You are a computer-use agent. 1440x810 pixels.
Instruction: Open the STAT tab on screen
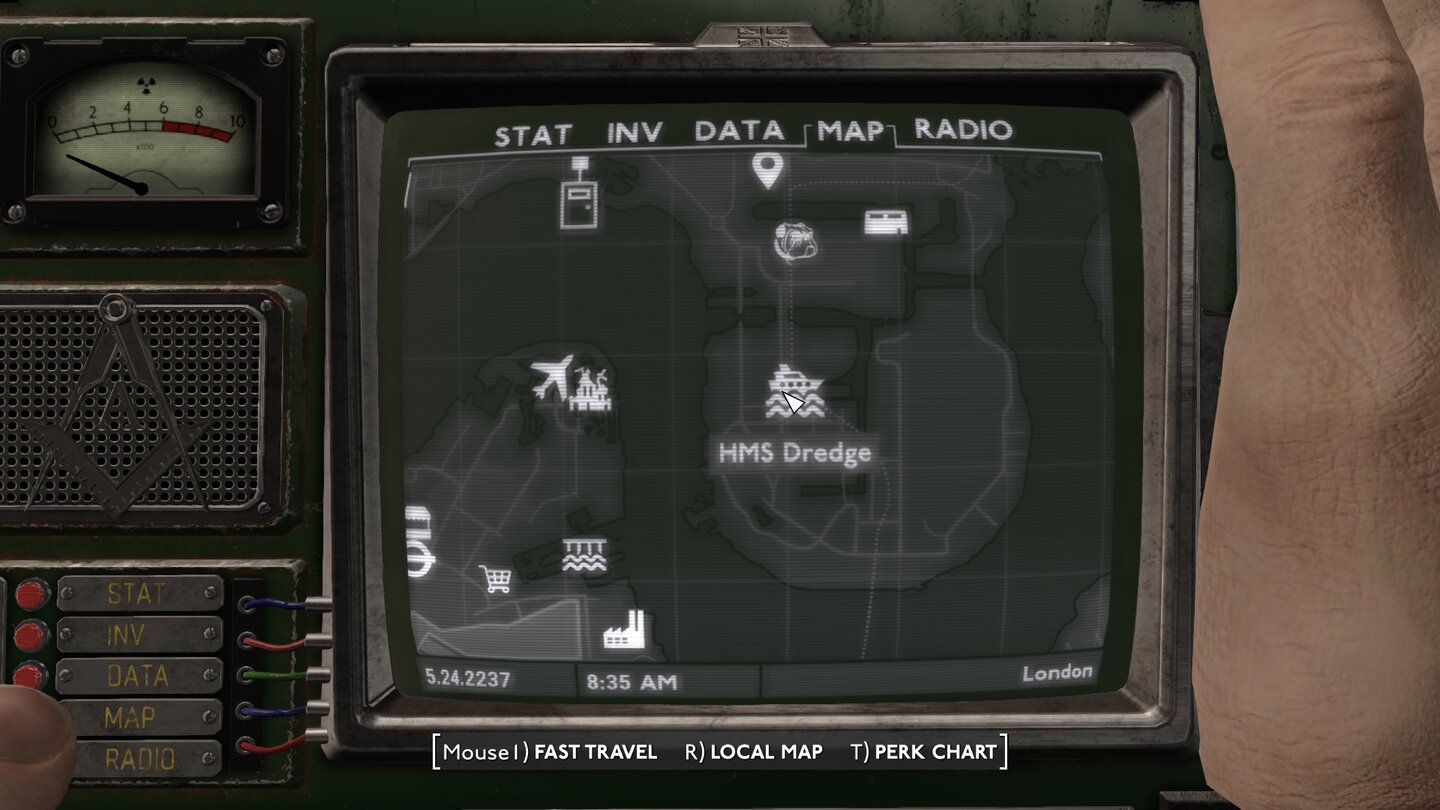click(531, 130)
